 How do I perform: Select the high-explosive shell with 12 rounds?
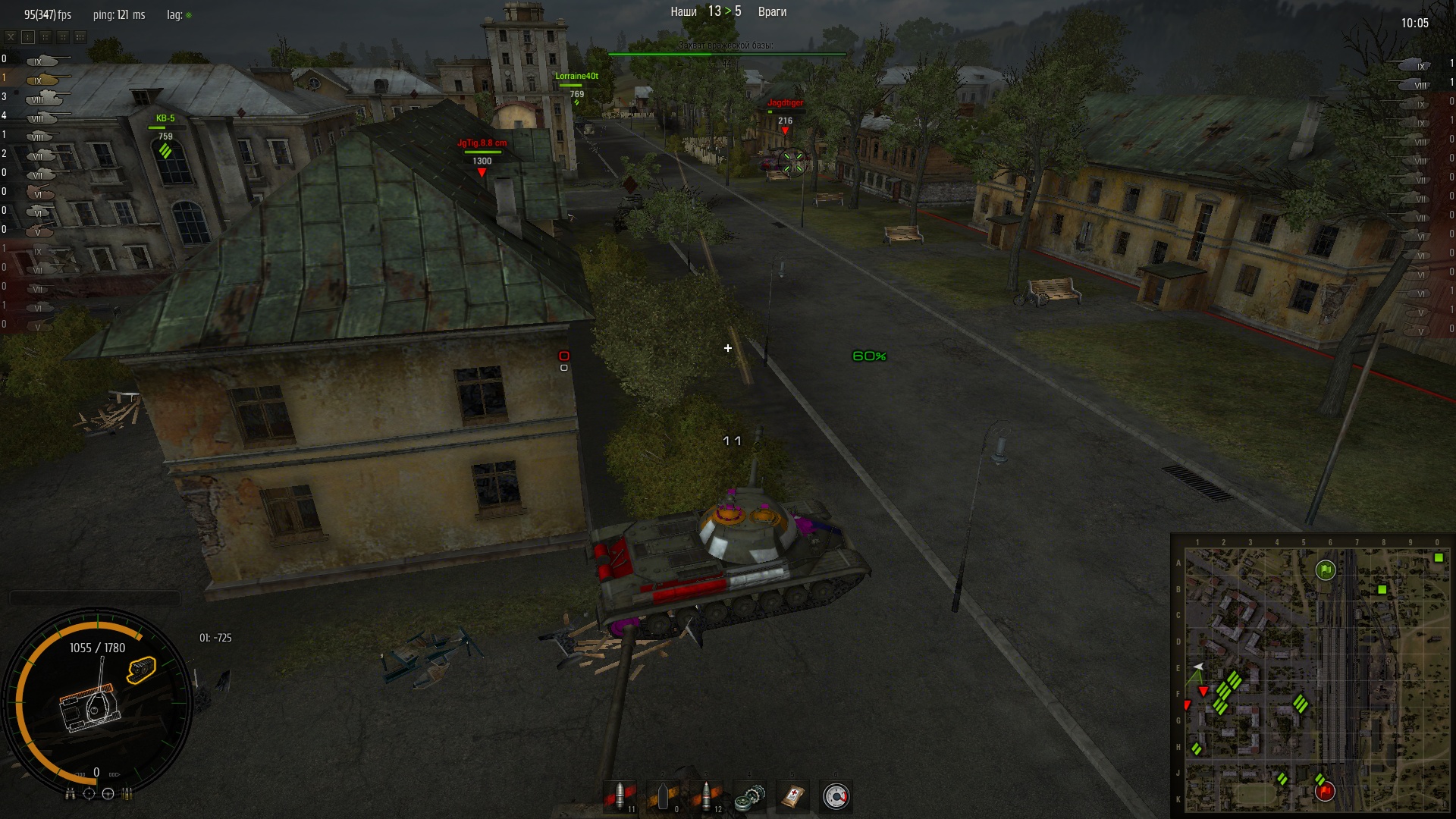click(x=708, y=796)
